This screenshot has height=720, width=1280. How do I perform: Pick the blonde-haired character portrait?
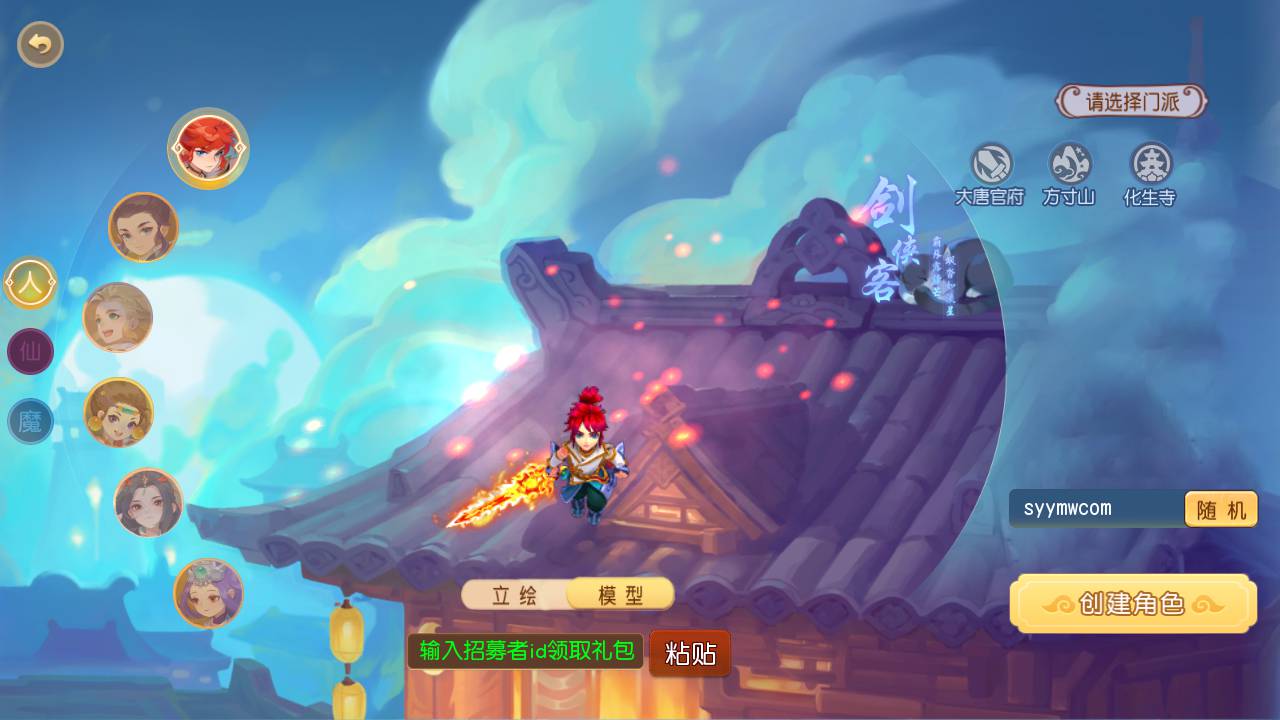click(x=117, y=317)
